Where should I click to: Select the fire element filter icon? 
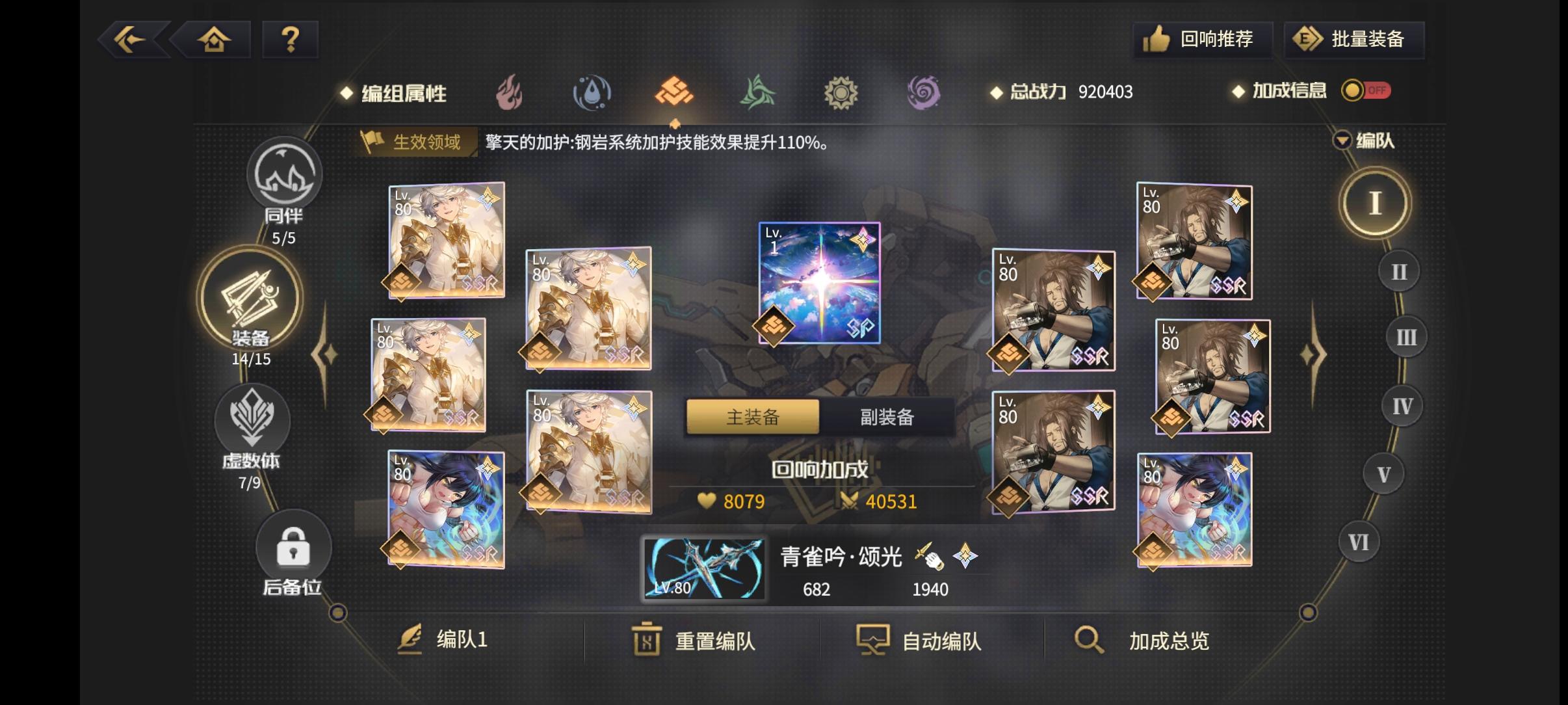(511, 92)
